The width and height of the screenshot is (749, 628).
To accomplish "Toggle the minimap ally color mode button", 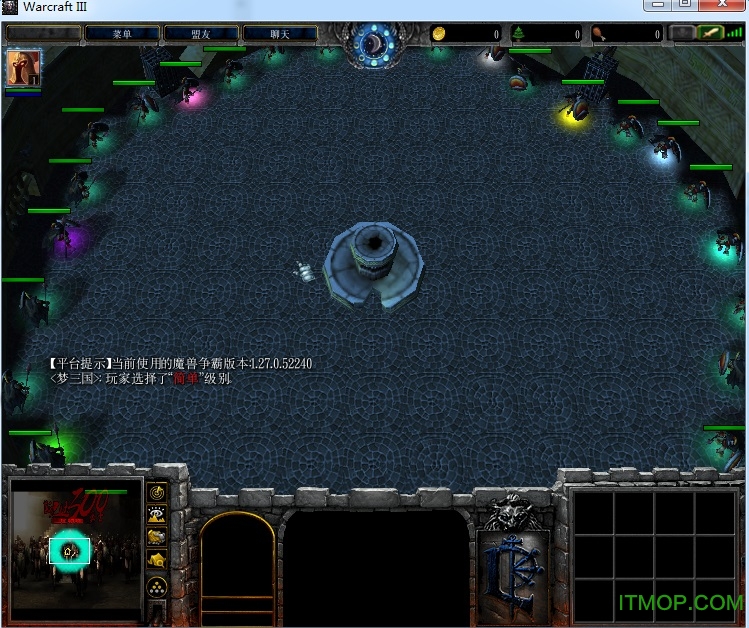I will (157, 538).
